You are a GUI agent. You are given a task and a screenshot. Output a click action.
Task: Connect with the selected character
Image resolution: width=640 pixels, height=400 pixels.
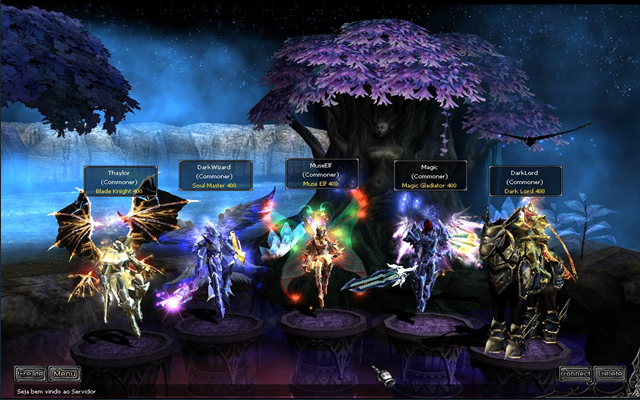(x=575, y=374)
